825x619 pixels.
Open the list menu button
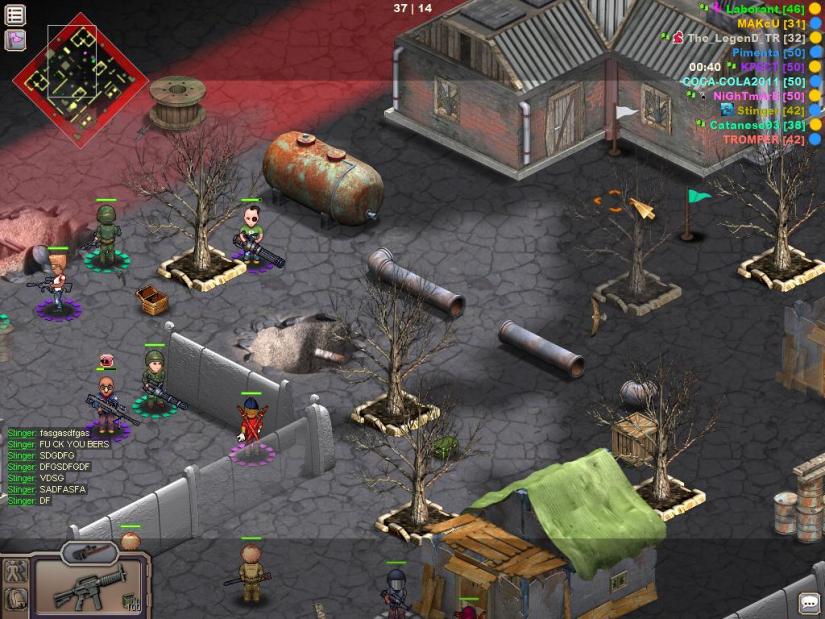coord(15,15)
